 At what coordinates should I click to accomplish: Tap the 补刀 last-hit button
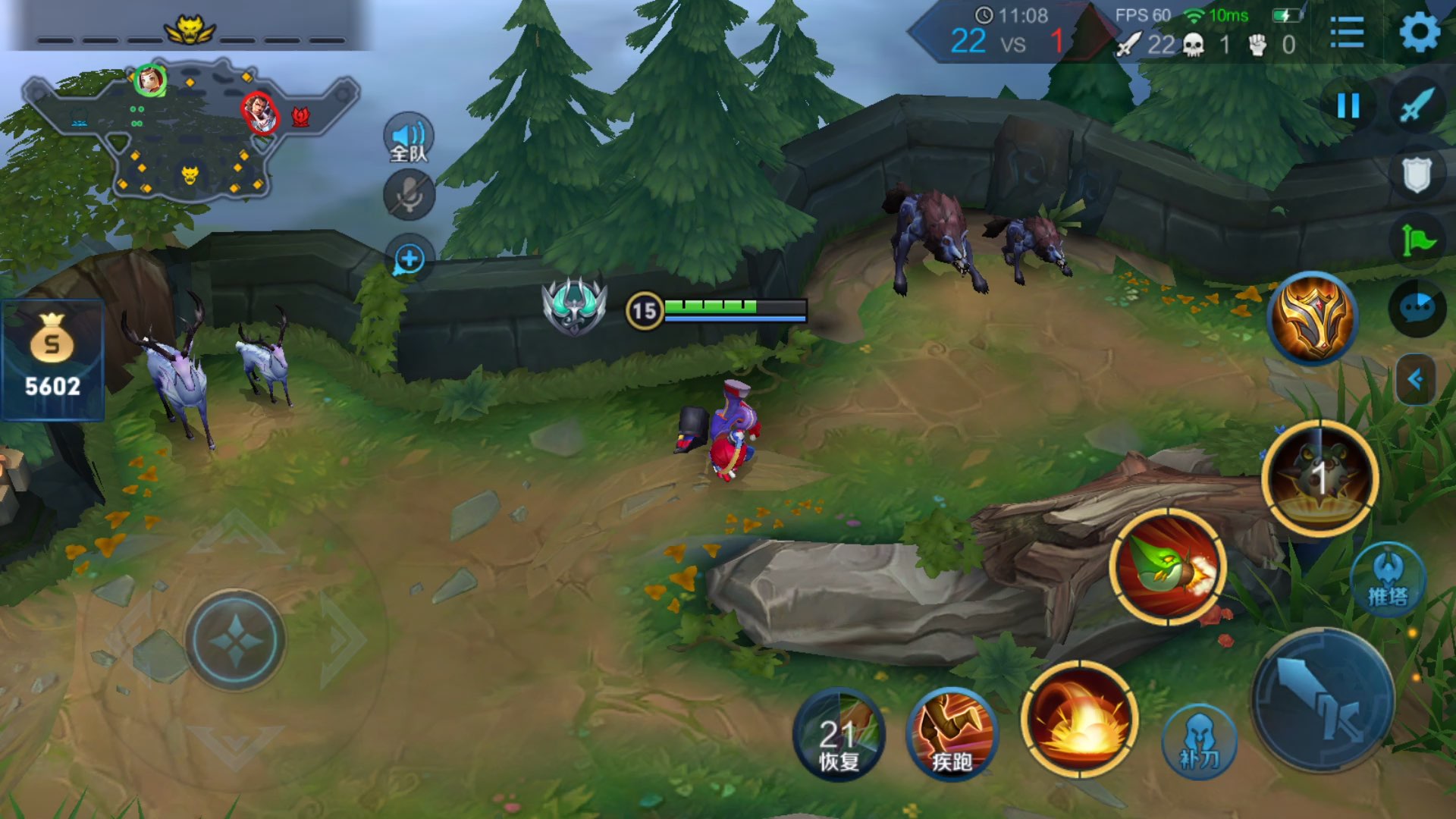coord(1199,741)
